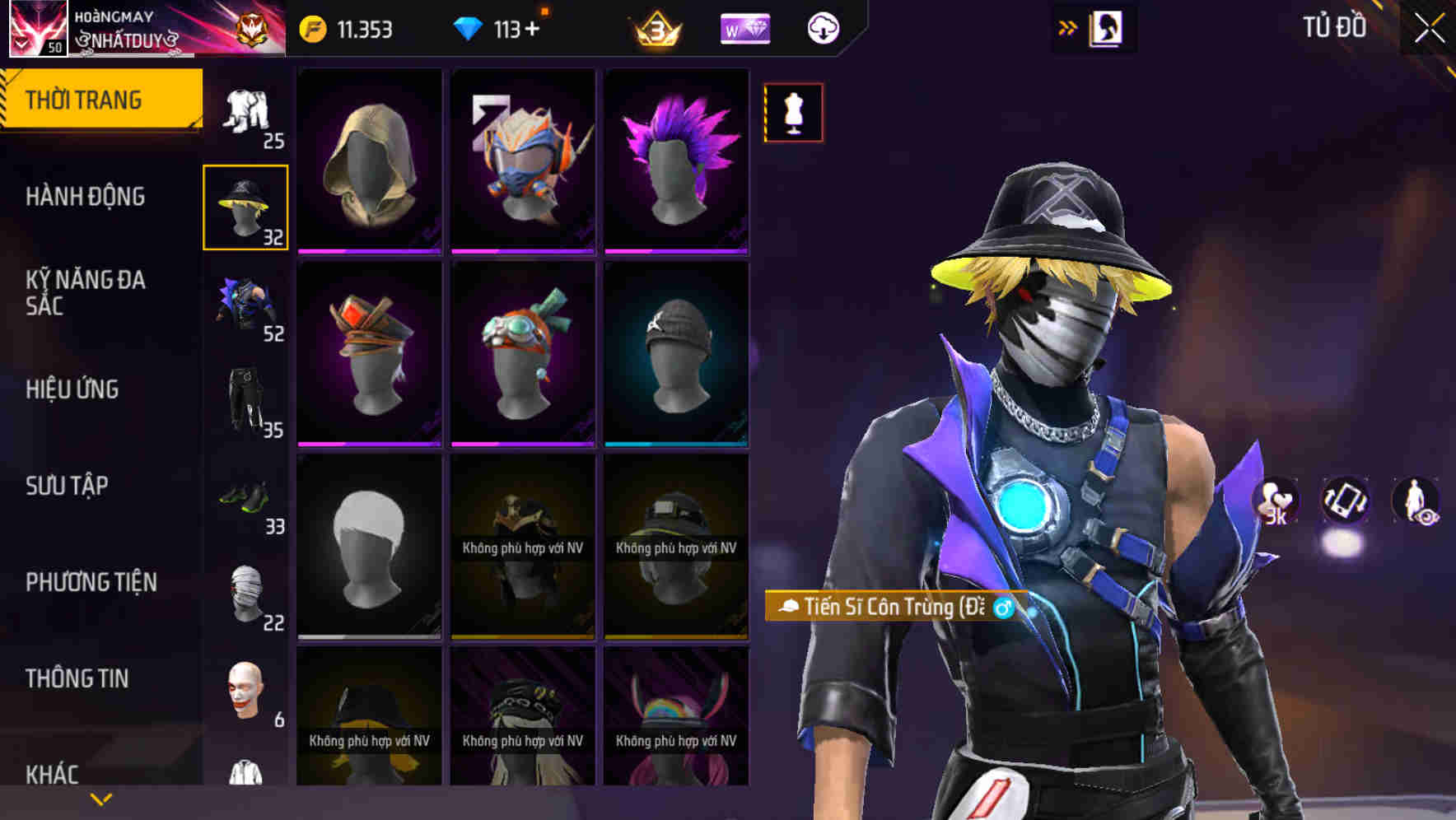The image size is (1456, 820).
Task: Select the mask category showing 22 items
Action: click(x=245, y=593)
